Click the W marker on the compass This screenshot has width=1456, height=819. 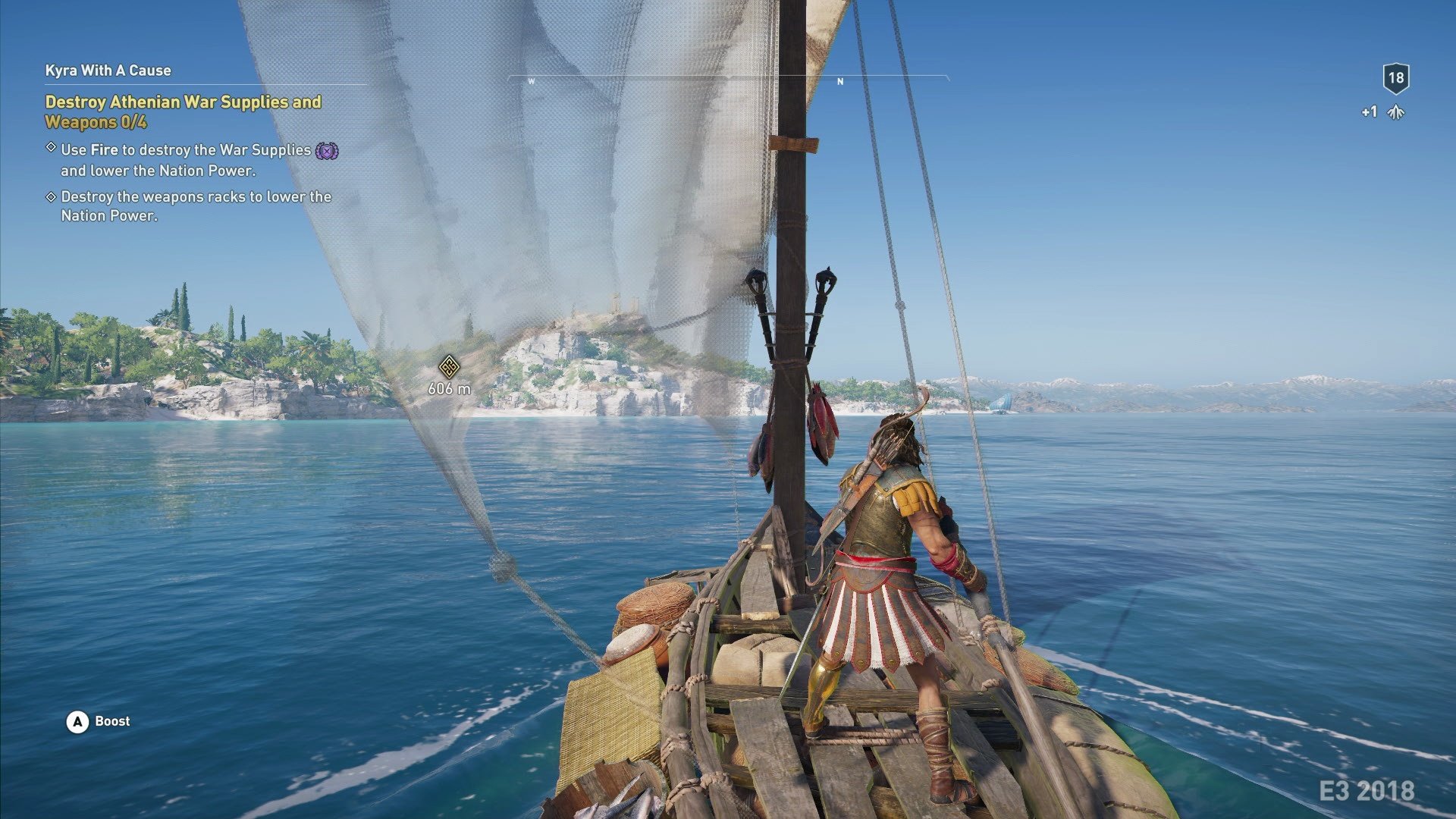[533, 81]
